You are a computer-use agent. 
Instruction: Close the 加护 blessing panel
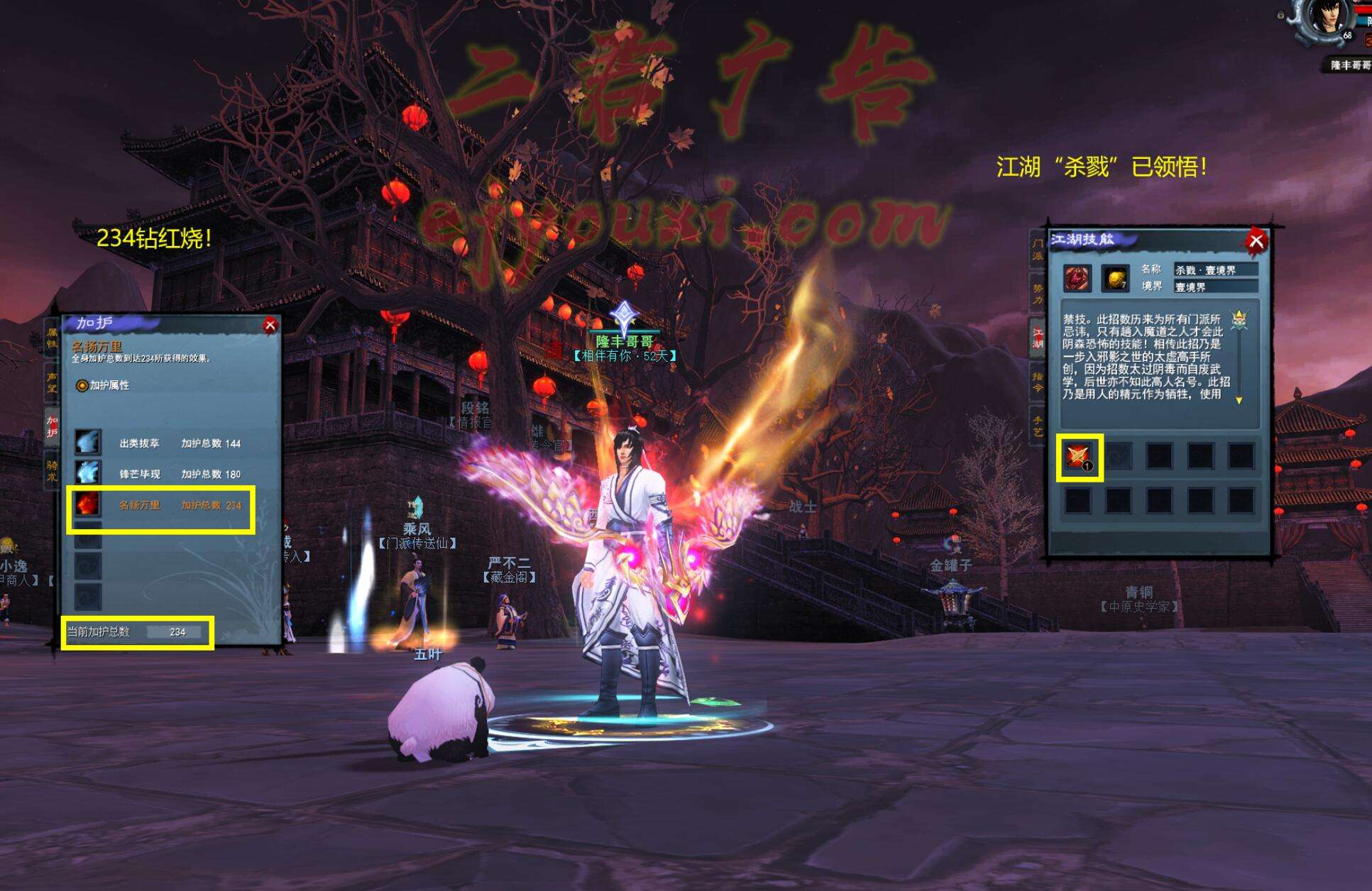pyautogui.click(x=270, y=326)
